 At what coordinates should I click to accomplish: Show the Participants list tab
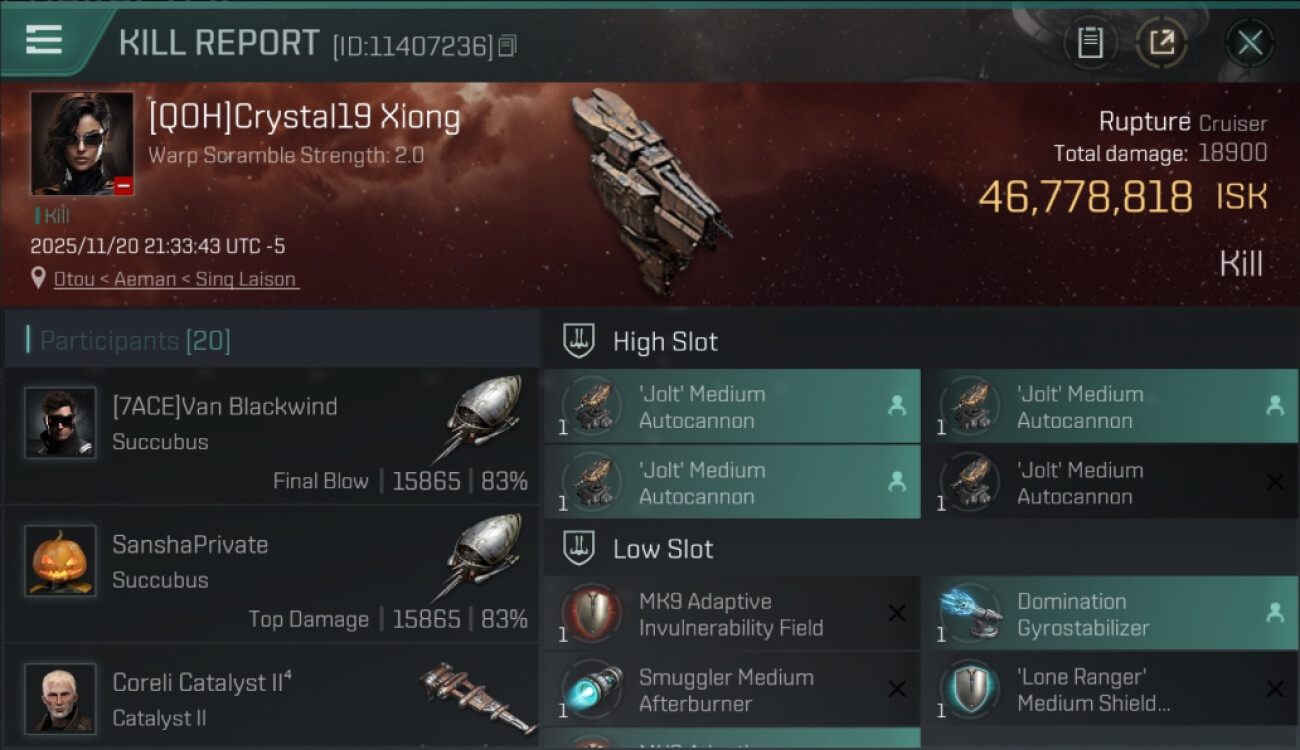(x=135, y=341)
